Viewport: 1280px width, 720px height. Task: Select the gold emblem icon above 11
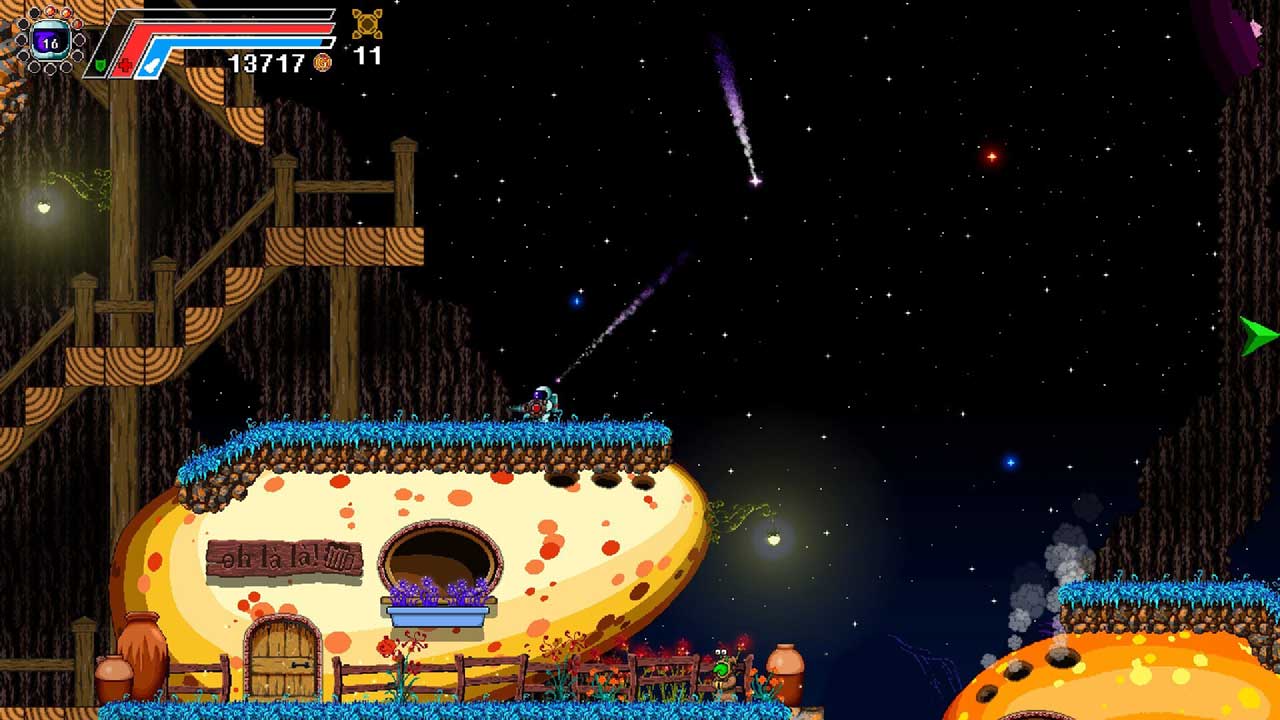click(367, 24)
